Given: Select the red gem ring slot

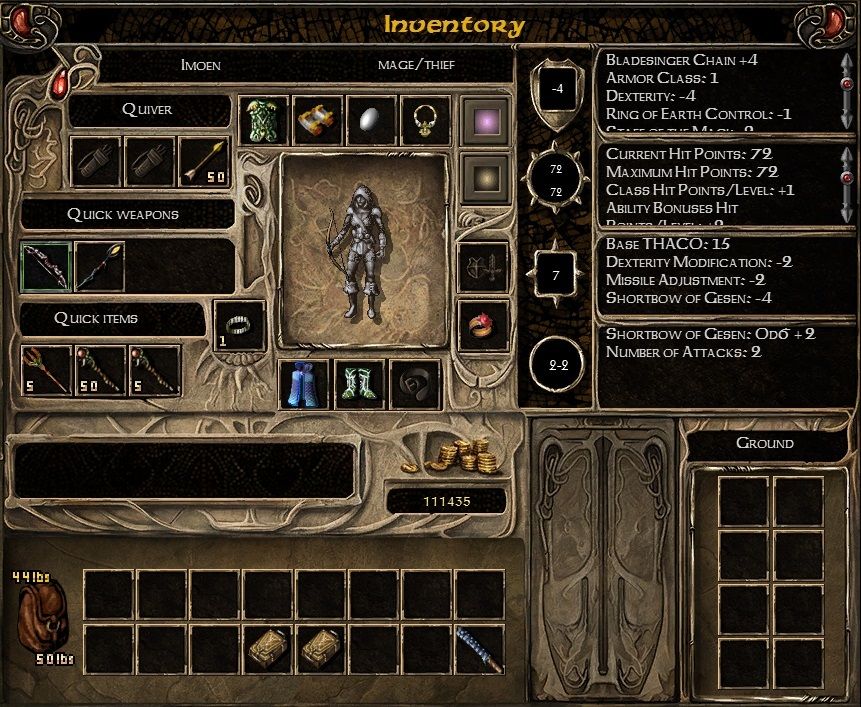Looking at the screenshot, I should [485, 325].
